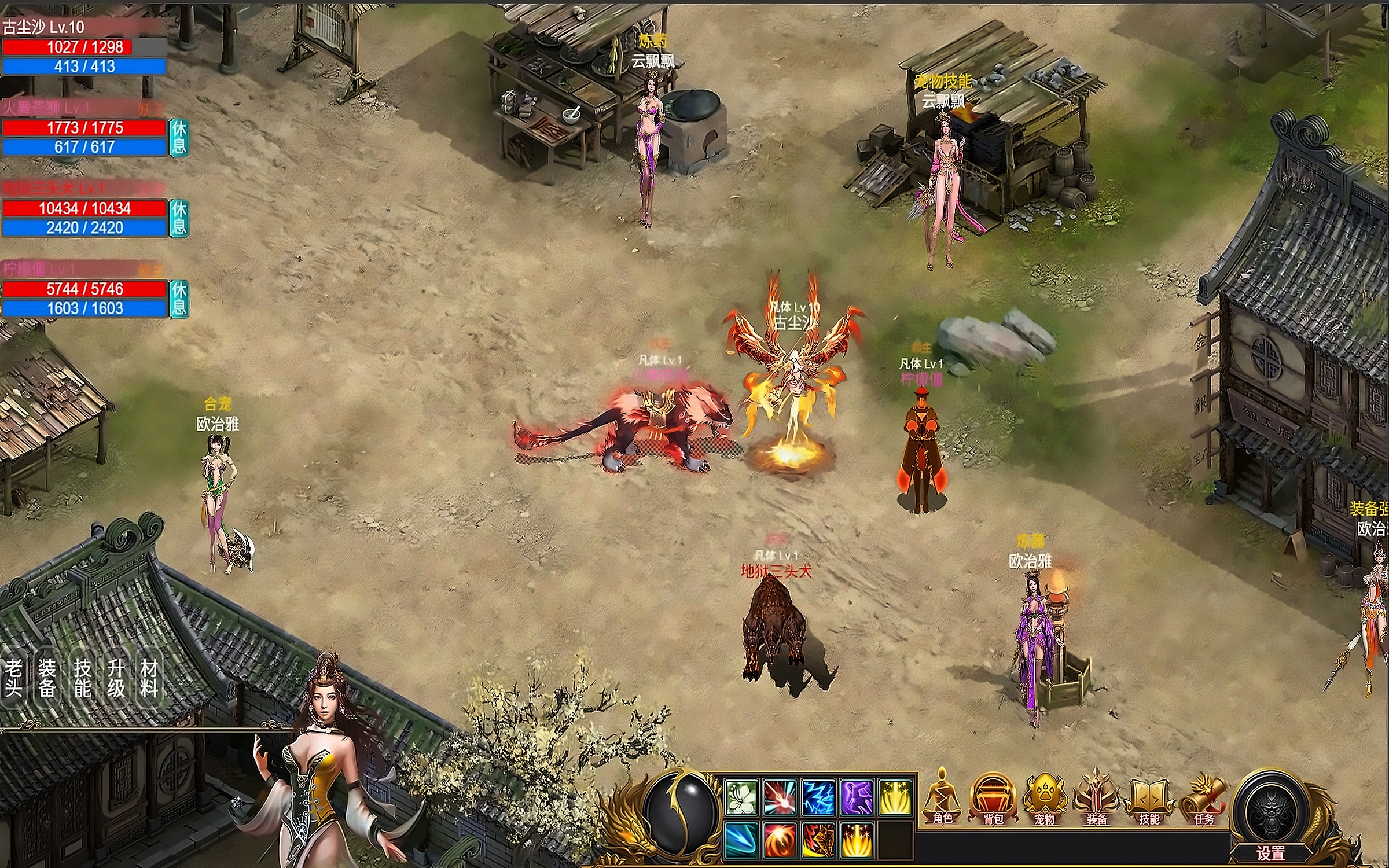Activate the white flower skill
Image resolution: width=1389 pixels, height=868 pixels.
coord(741,797)
